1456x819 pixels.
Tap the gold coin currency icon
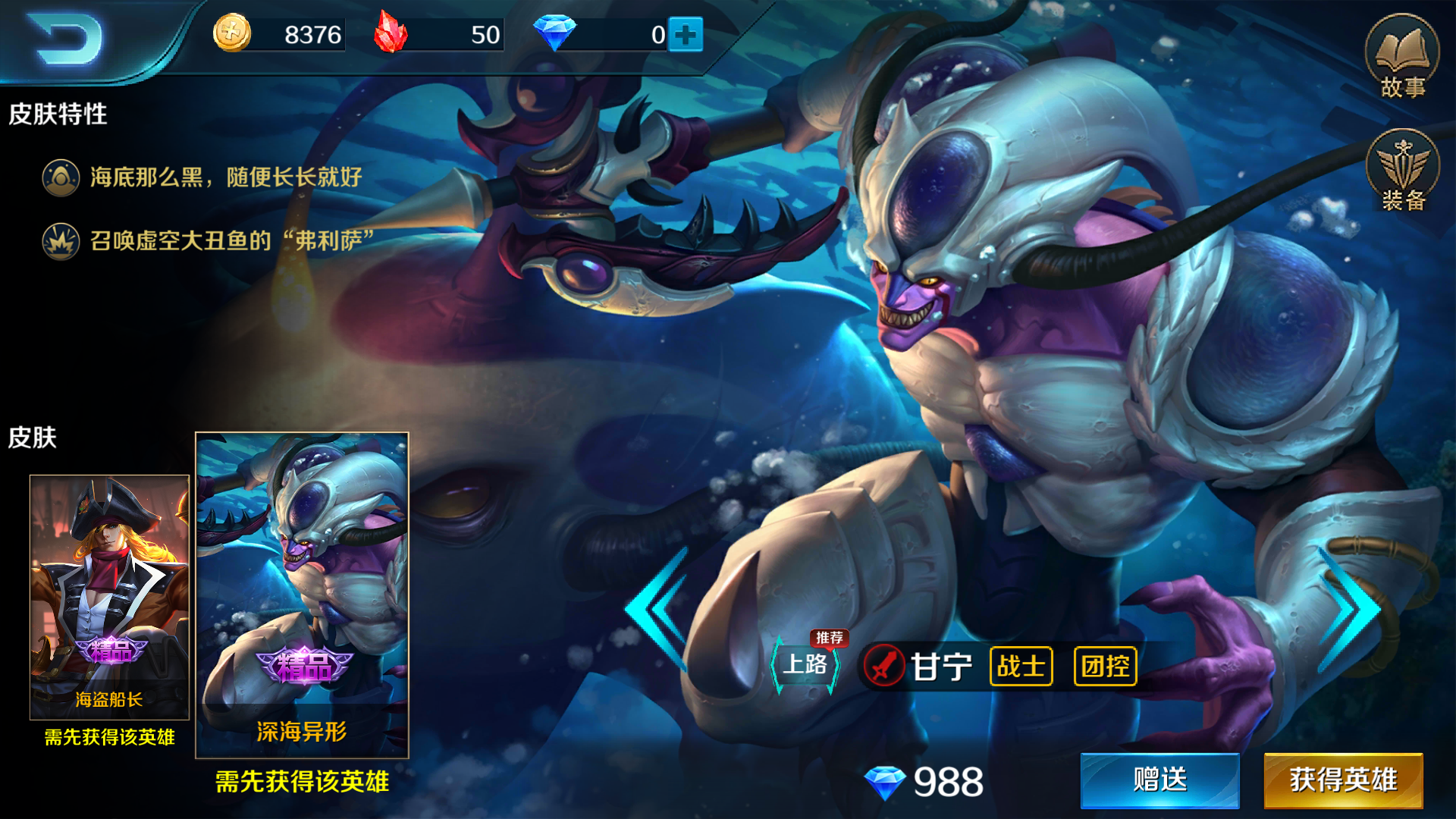point(232,34)
